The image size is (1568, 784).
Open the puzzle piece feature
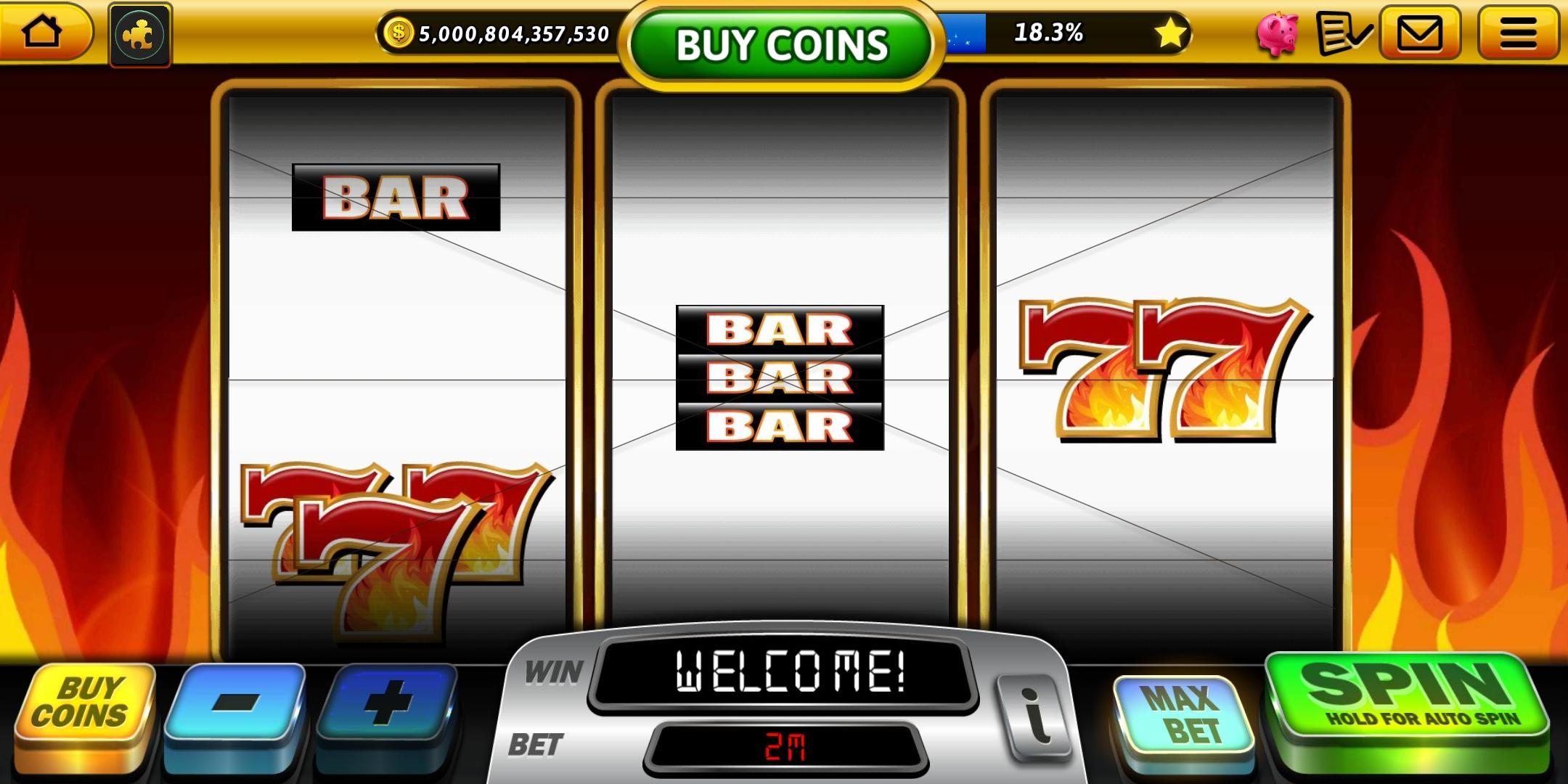[x=140, y=33]
